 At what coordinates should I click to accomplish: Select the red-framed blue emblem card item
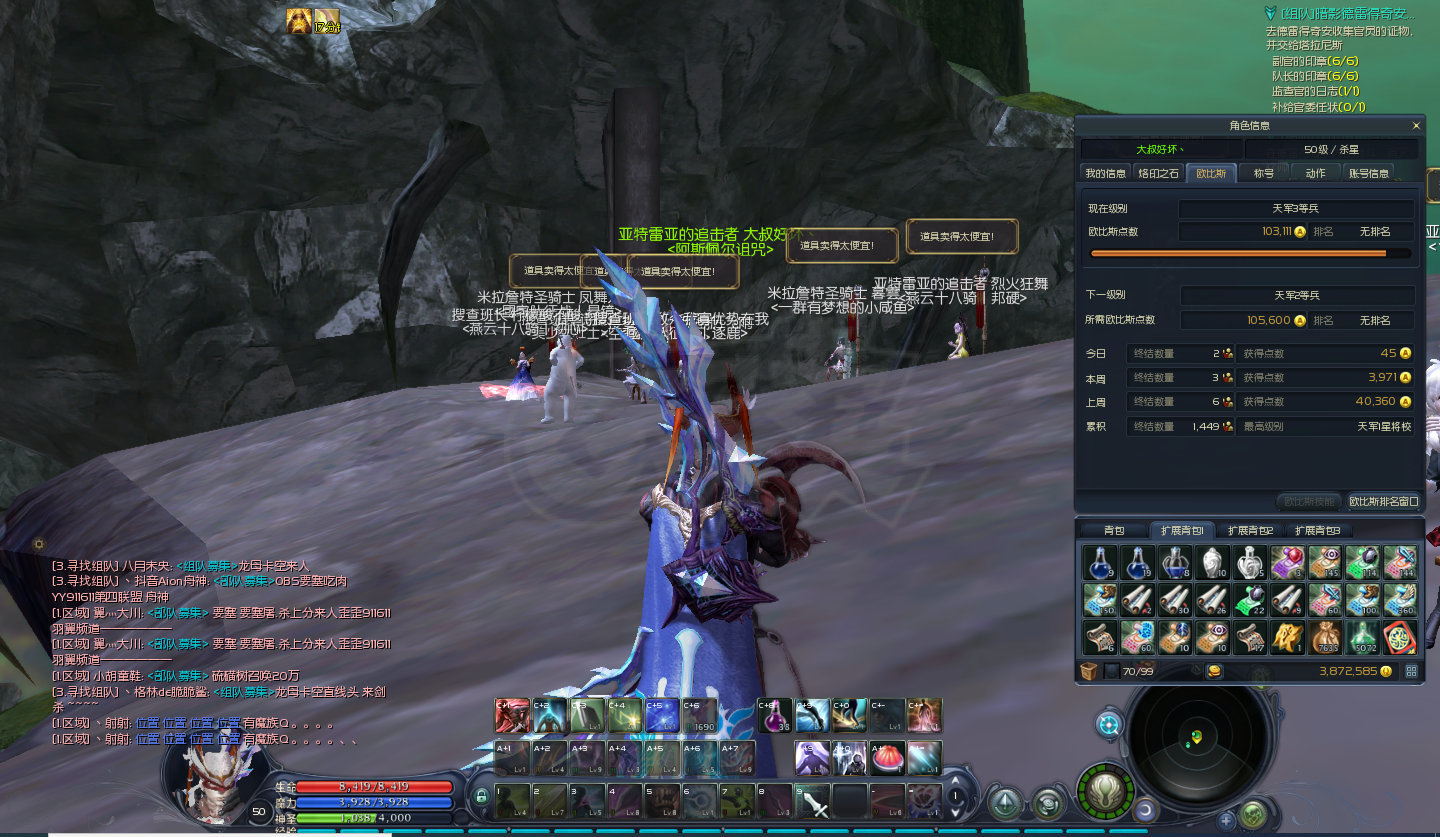[x=1399, y=637]
